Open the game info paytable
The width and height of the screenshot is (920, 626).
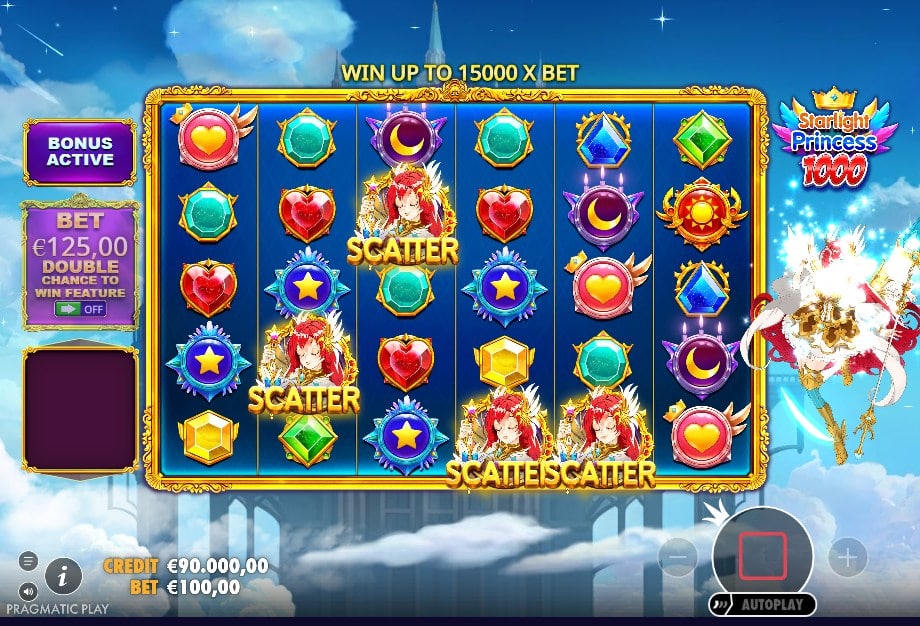(63, 575)
